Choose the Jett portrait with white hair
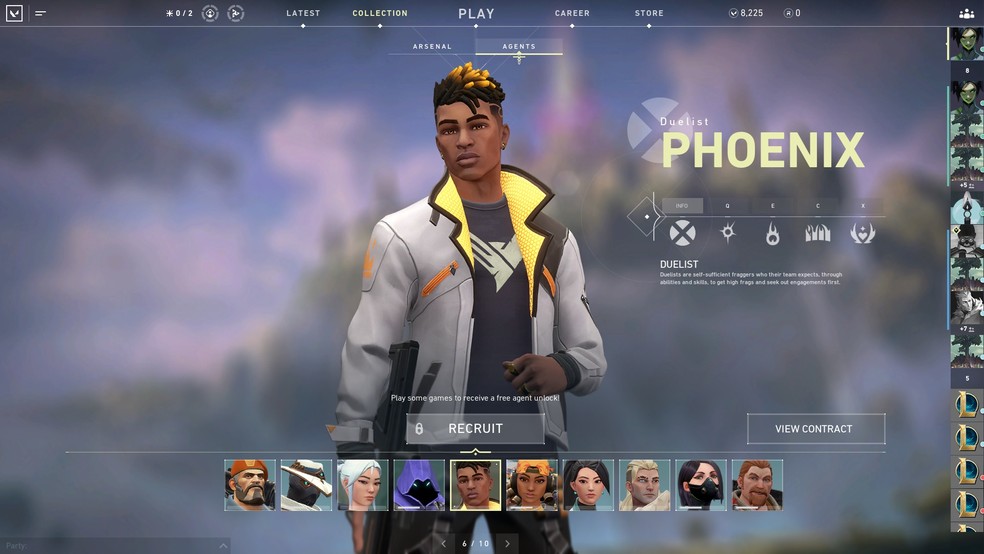Screen dimensions: 984x554 click(x=362, y=485)
